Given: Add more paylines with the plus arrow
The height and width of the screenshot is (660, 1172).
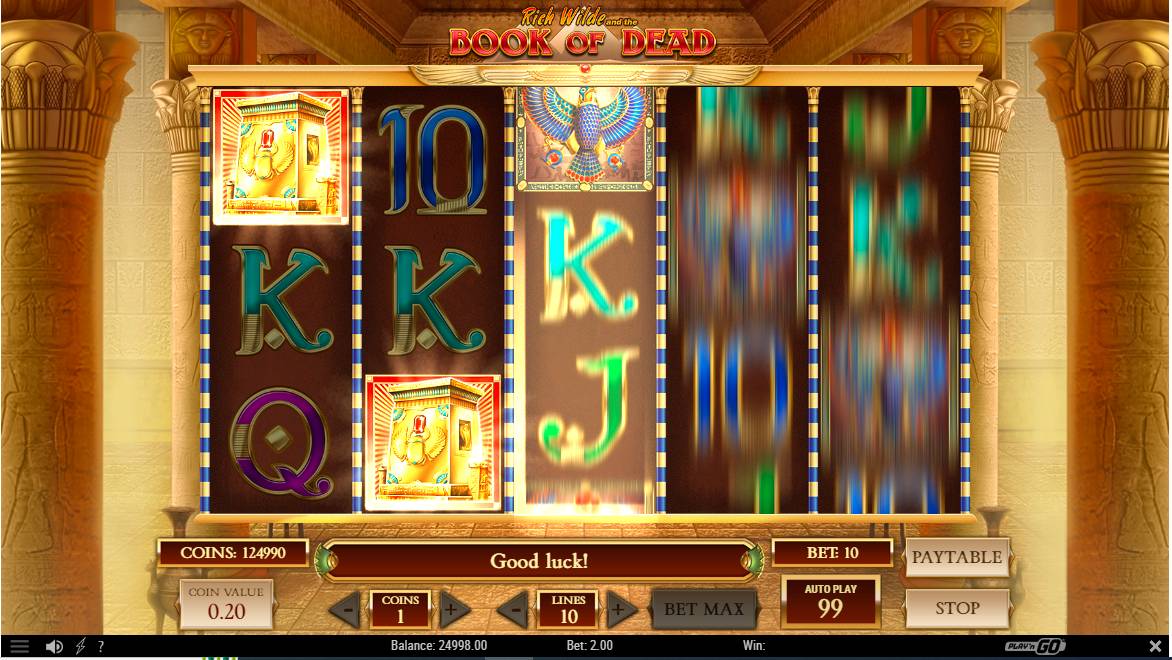Looking at the screenshot, I should [x=619, y=608].
